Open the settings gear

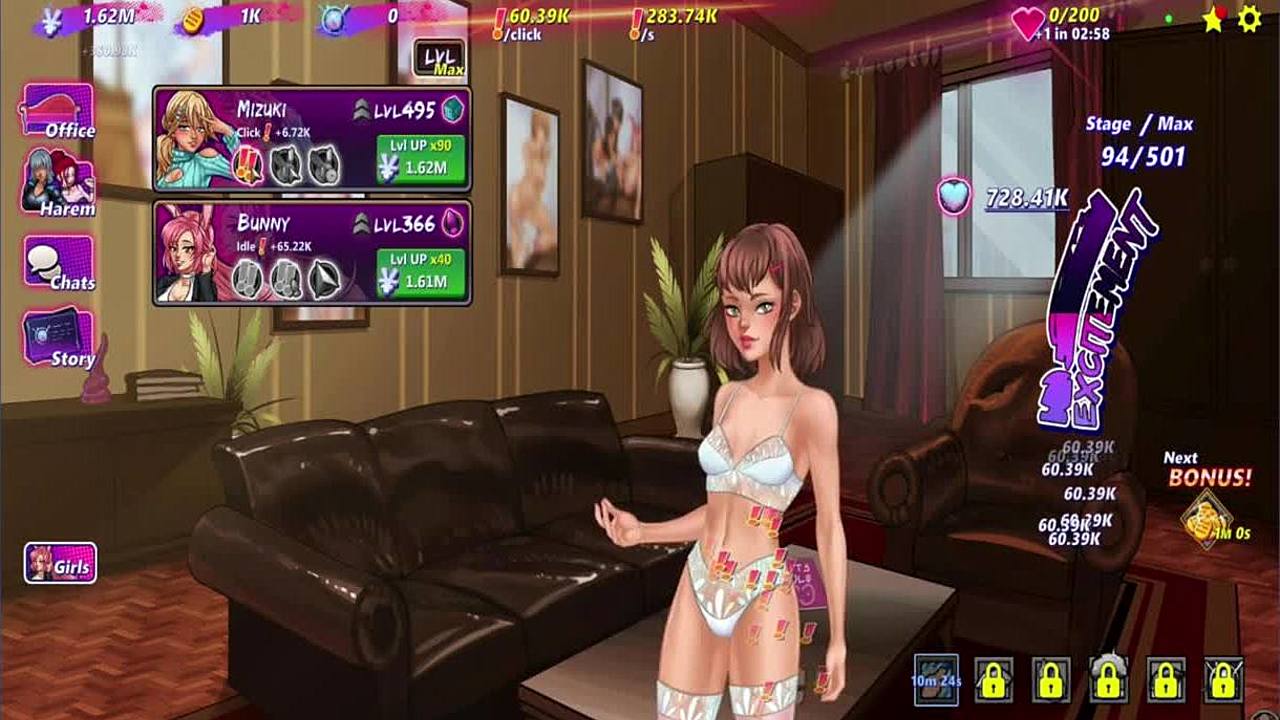tap(1249, 19)
